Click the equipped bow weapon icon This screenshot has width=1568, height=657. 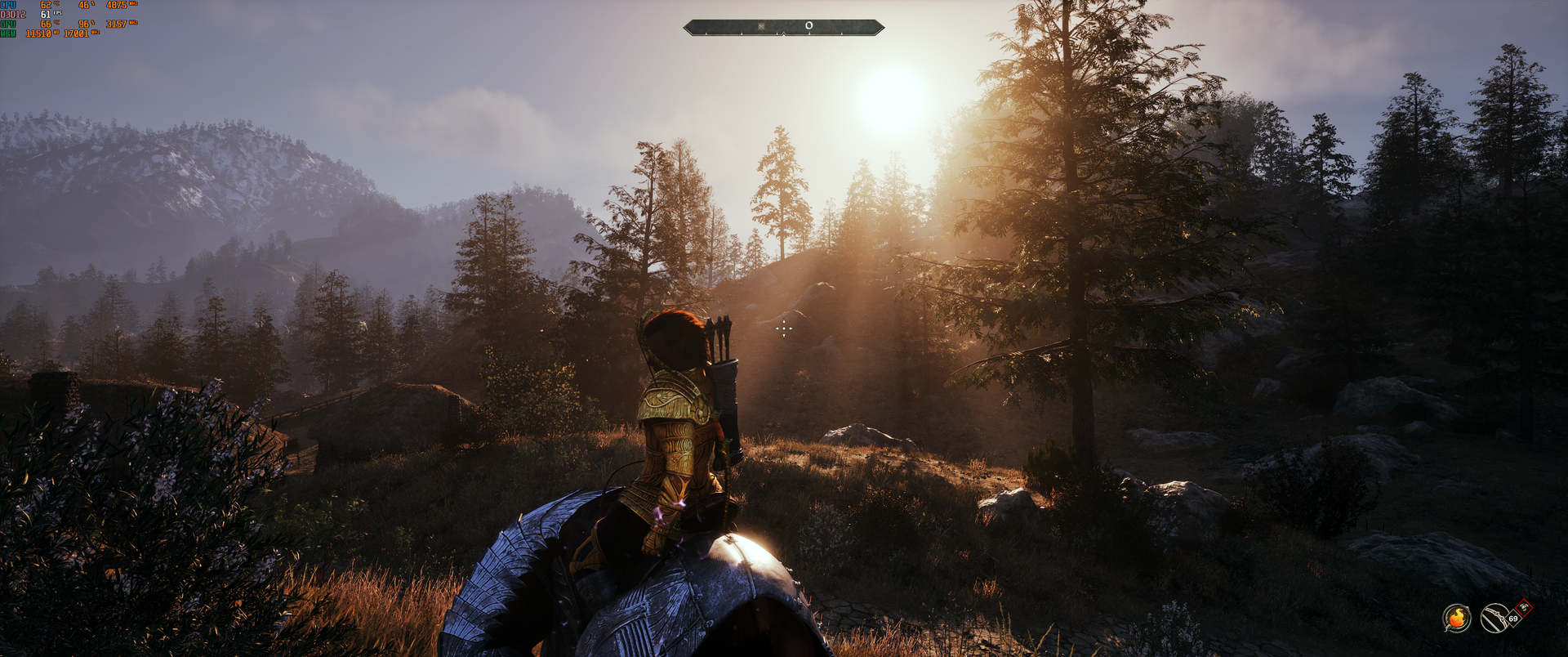1494,618
